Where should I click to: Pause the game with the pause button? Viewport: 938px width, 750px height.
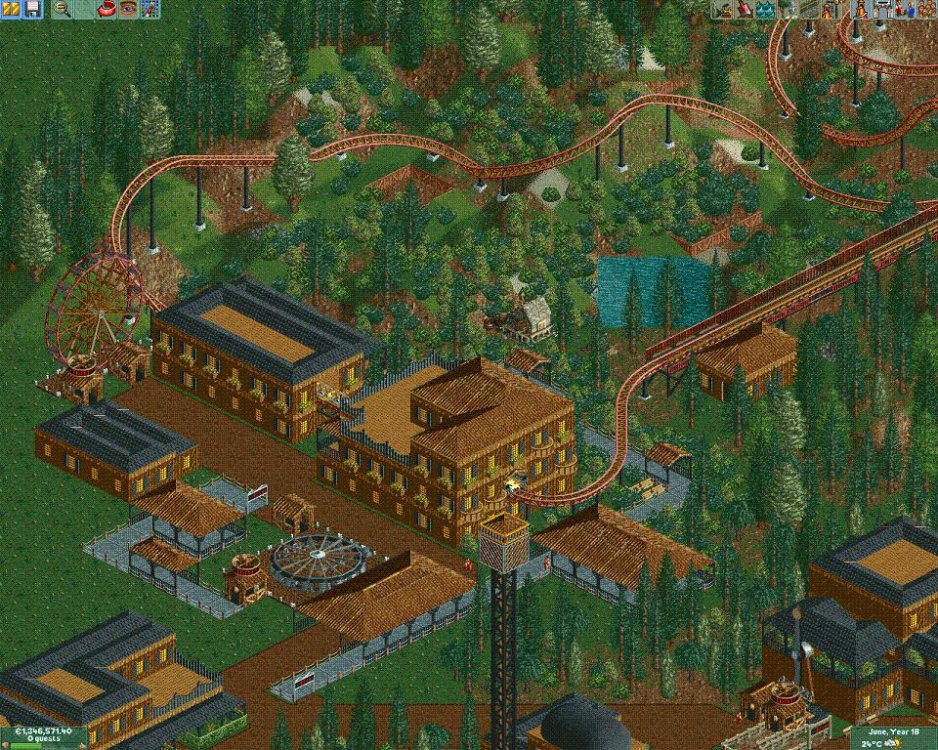click(x=11, y=9)
